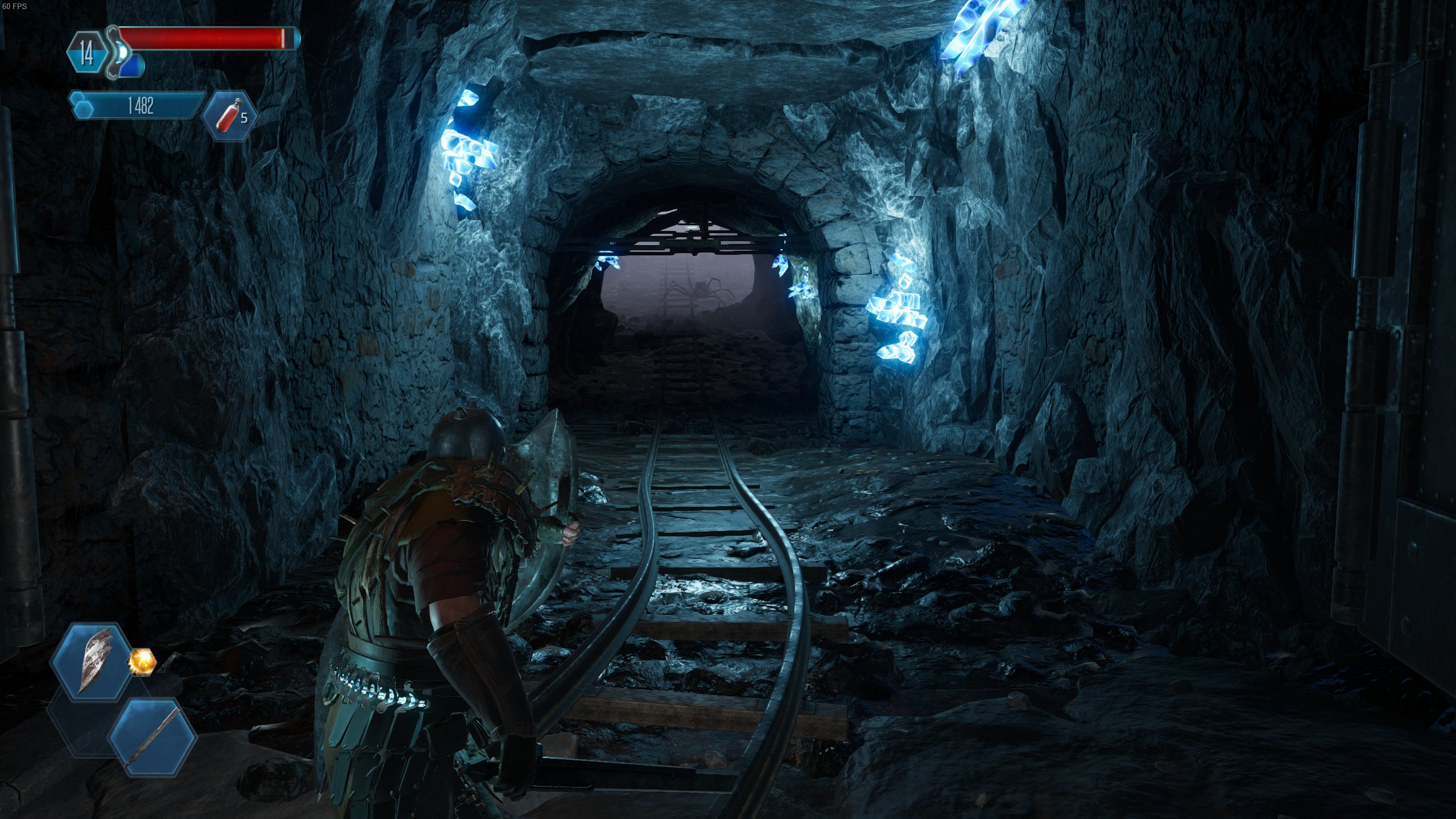Viewport: 1456px width, 819px height.
Task: Select the equipped sword slot
Action: pyautogui.click(x=152, y=738)
